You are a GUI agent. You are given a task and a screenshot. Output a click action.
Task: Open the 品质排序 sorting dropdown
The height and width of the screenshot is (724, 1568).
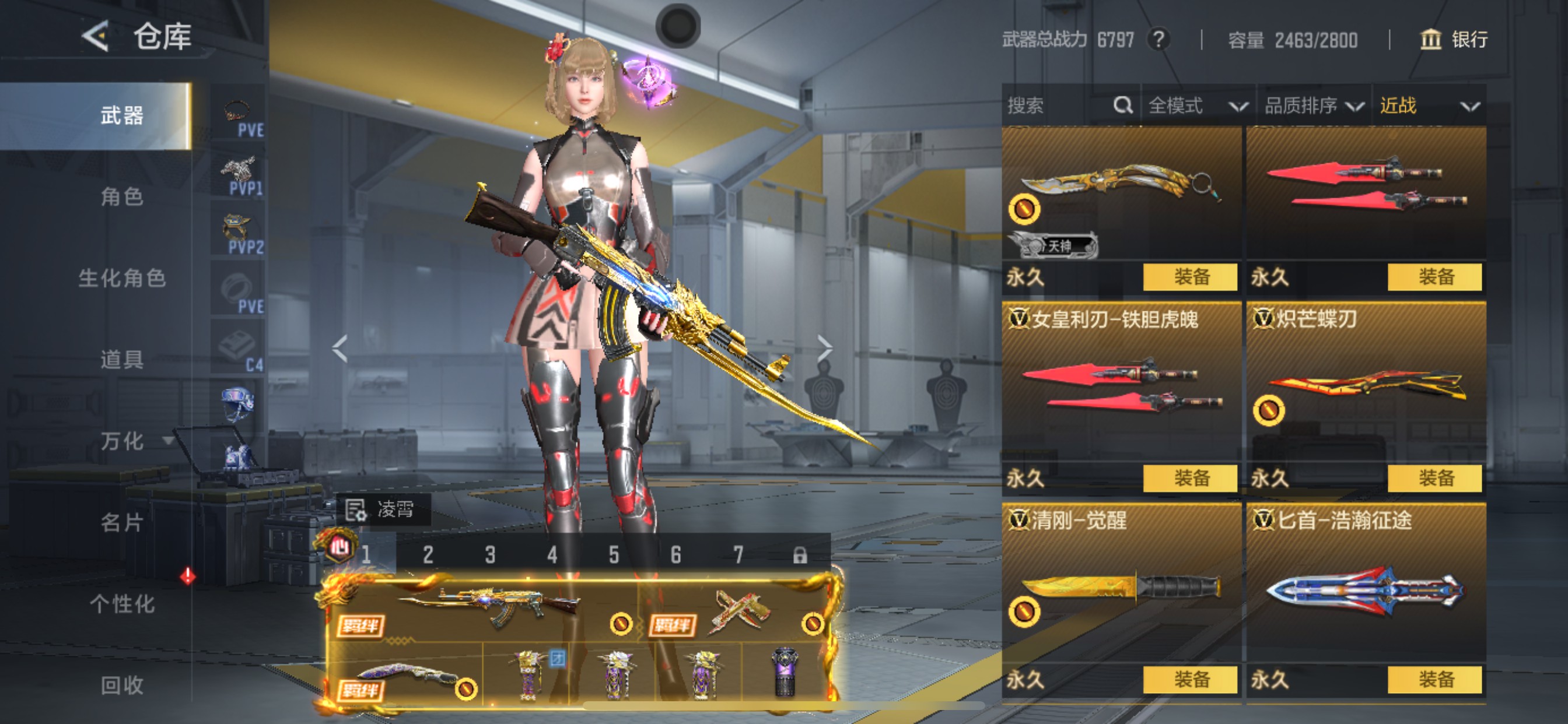(1313, 106)
